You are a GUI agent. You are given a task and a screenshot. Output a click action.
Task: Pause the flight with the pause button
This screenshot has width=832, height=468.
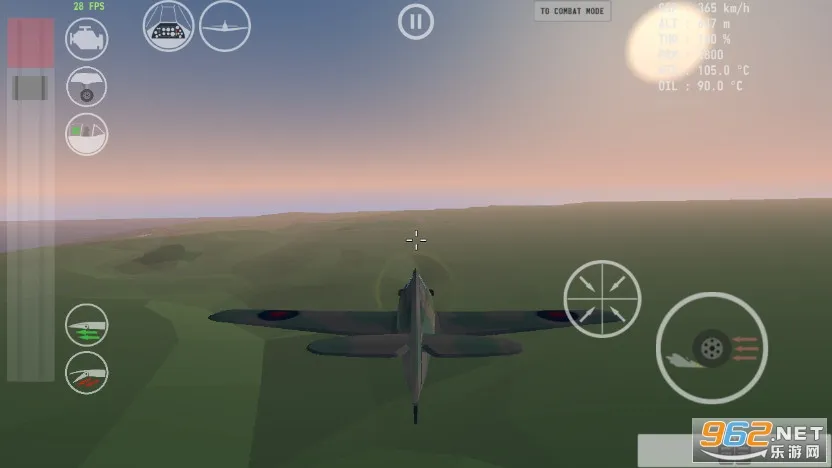click(416, 21)
